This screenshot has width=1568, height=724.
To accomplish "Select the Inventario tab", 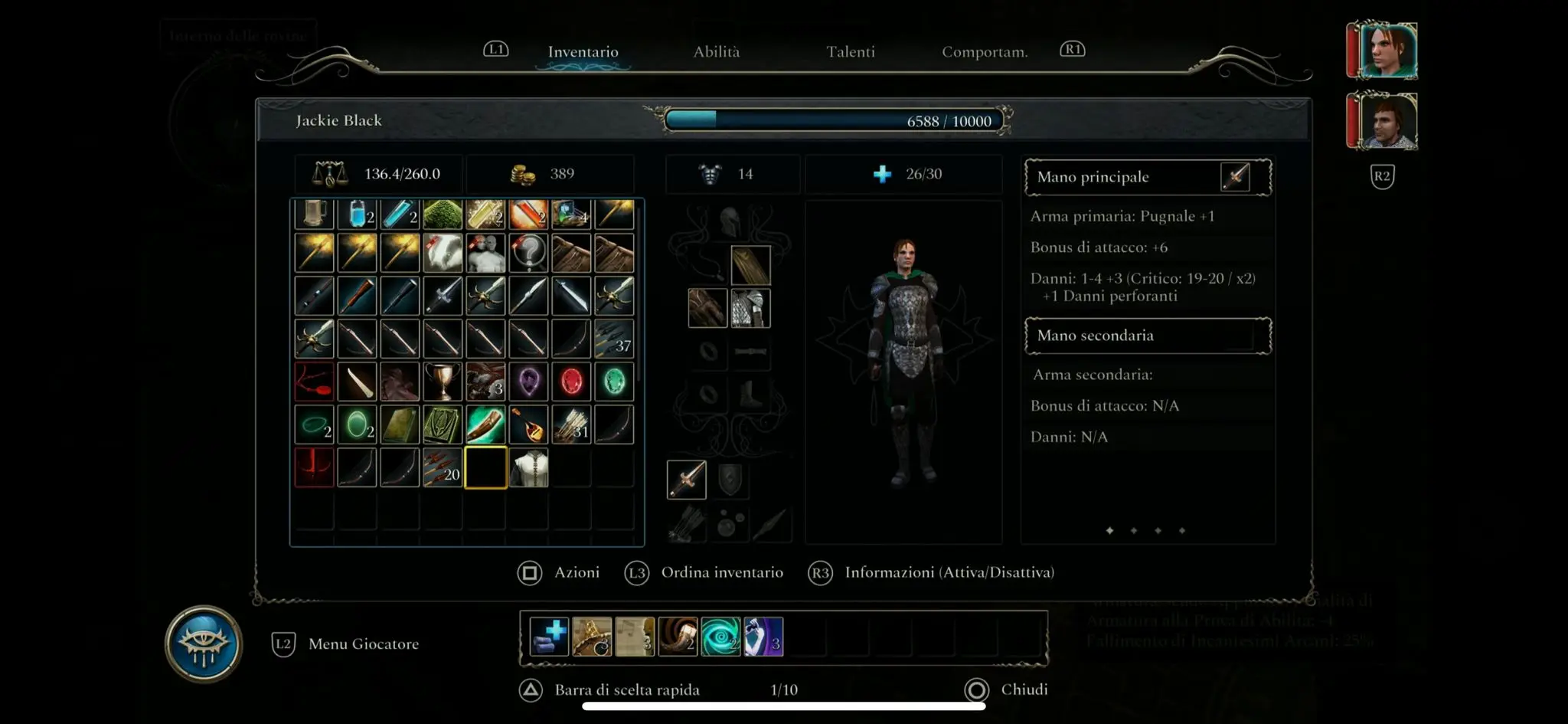I will 583,52.
